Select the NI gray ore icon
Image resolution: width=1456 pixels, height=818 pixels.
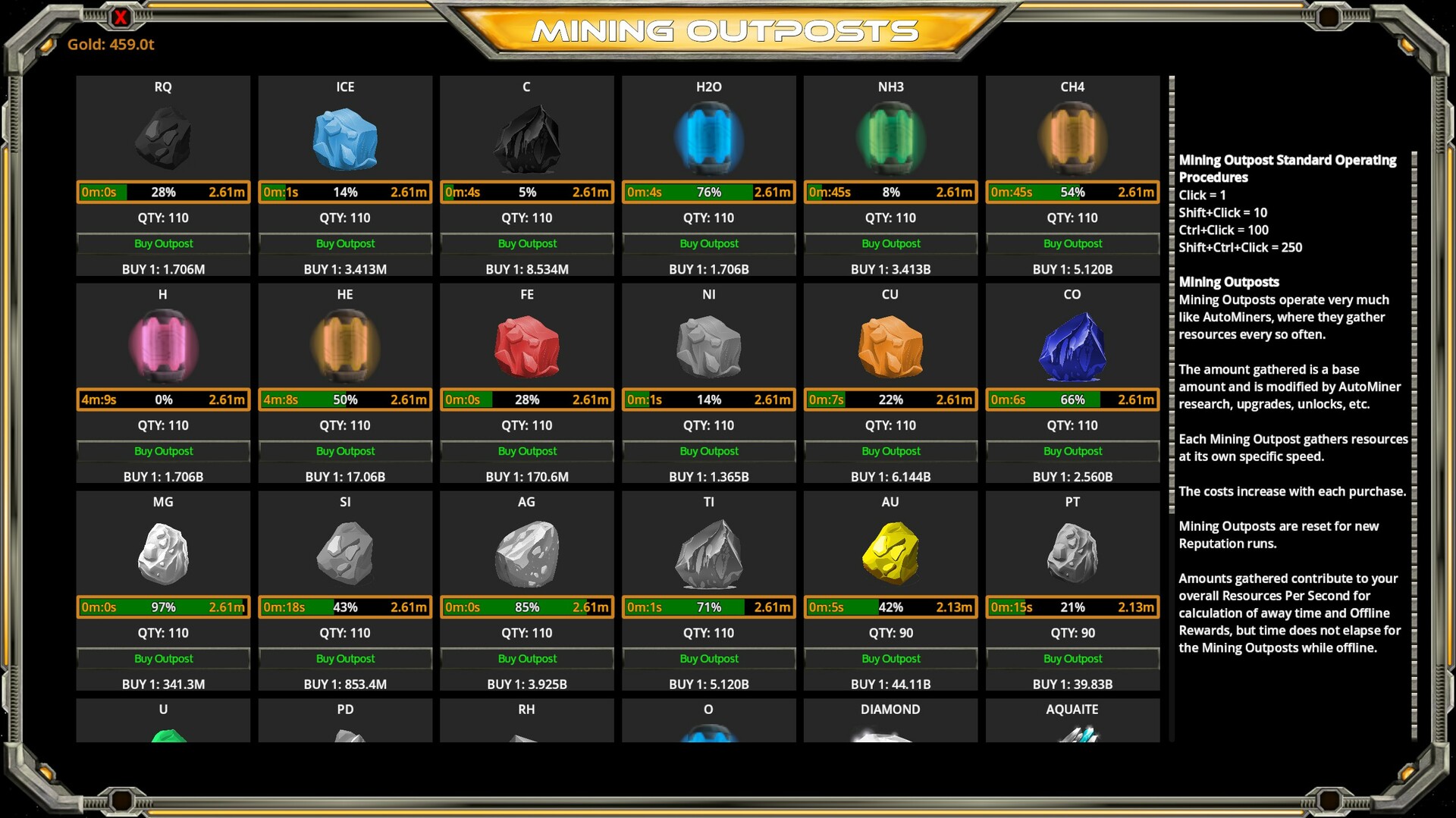708,346
